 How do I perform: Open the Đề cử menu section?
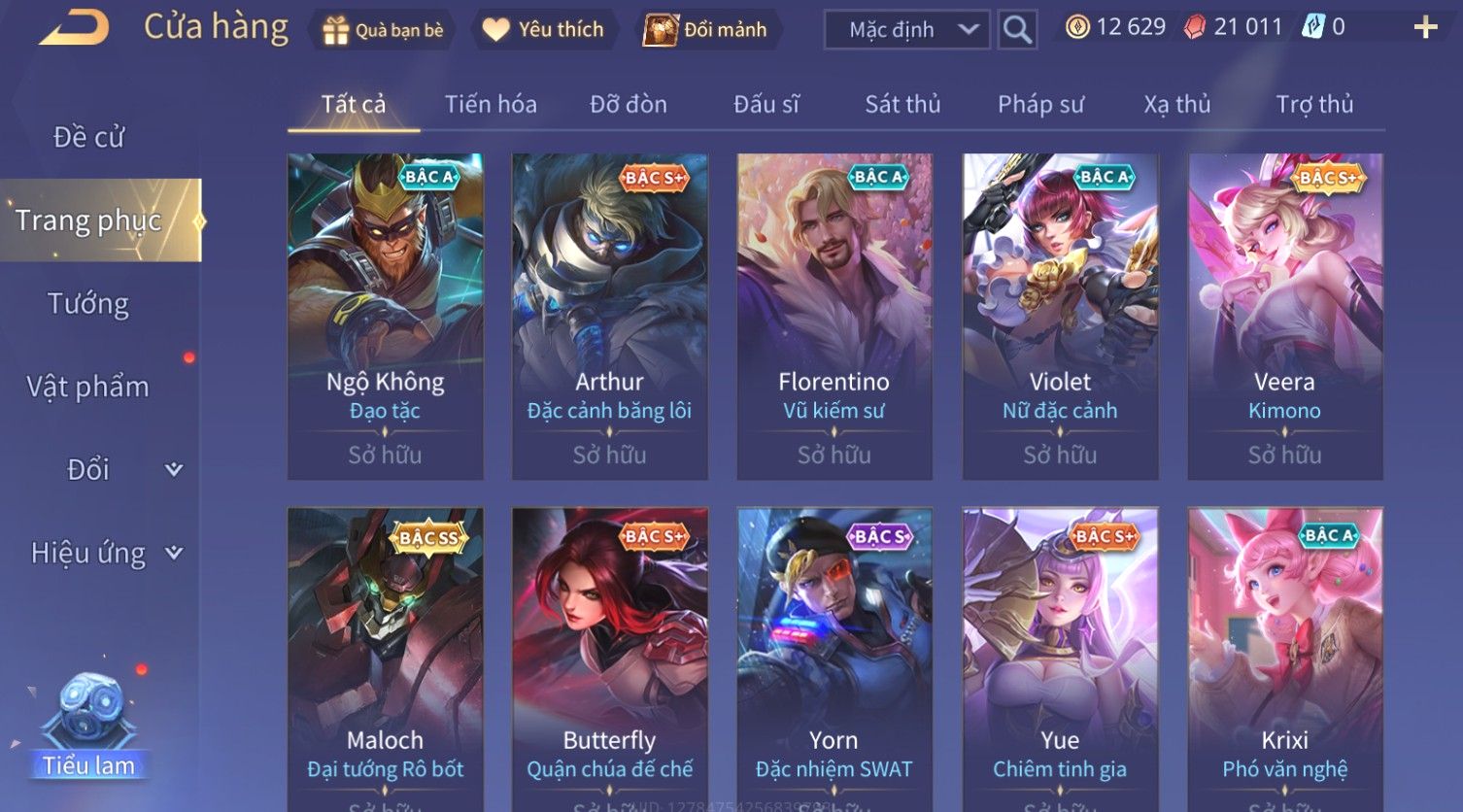[88, 137]
